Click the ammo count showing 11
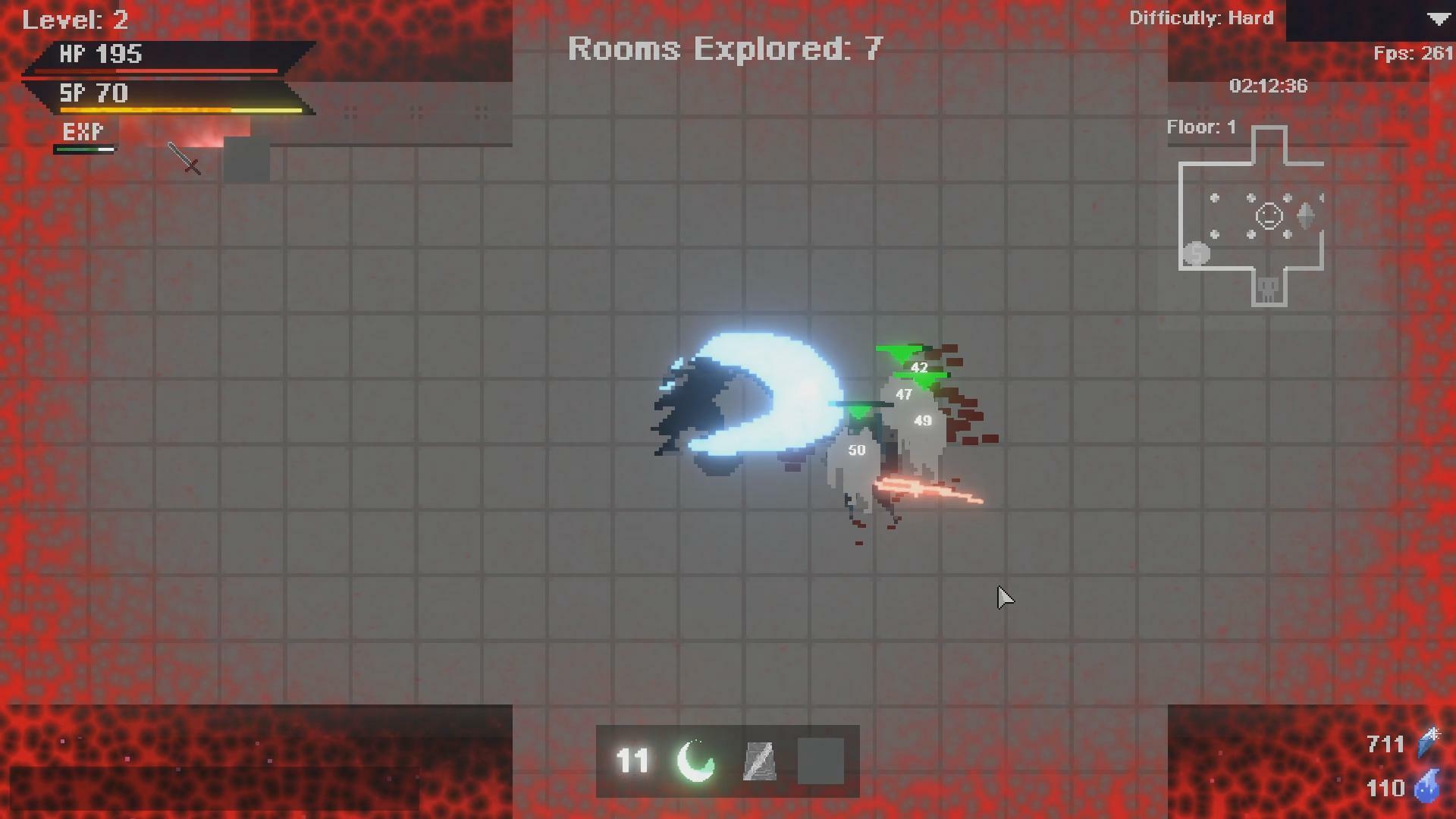This screenshot has height=819, width=1456. 632,761
